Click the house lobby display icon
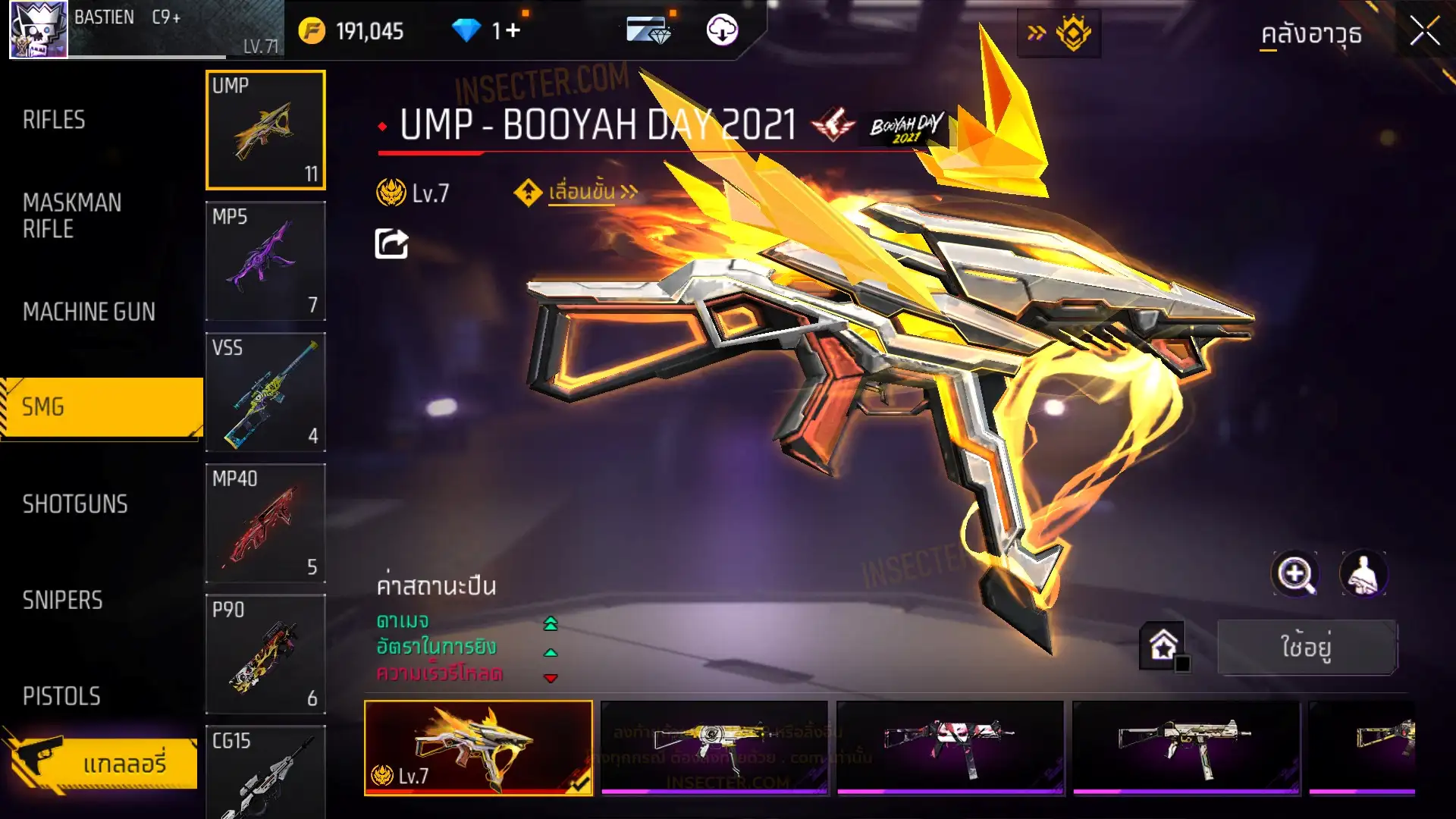This screenshot has width=1456, height=819. (1163, 646)
